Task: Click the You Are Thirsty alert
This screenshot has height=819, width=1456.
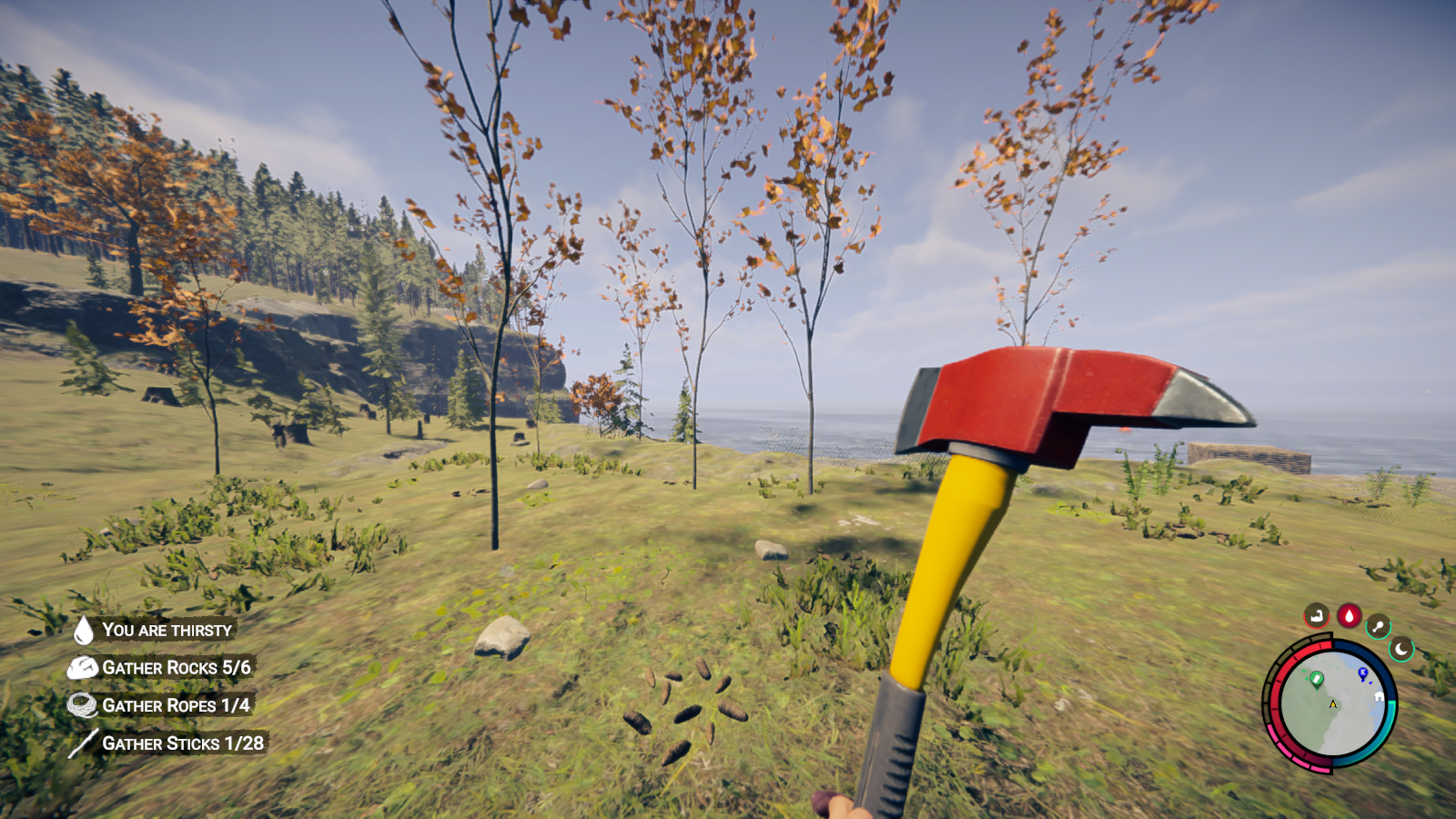Action: click(x=167, y=630)
